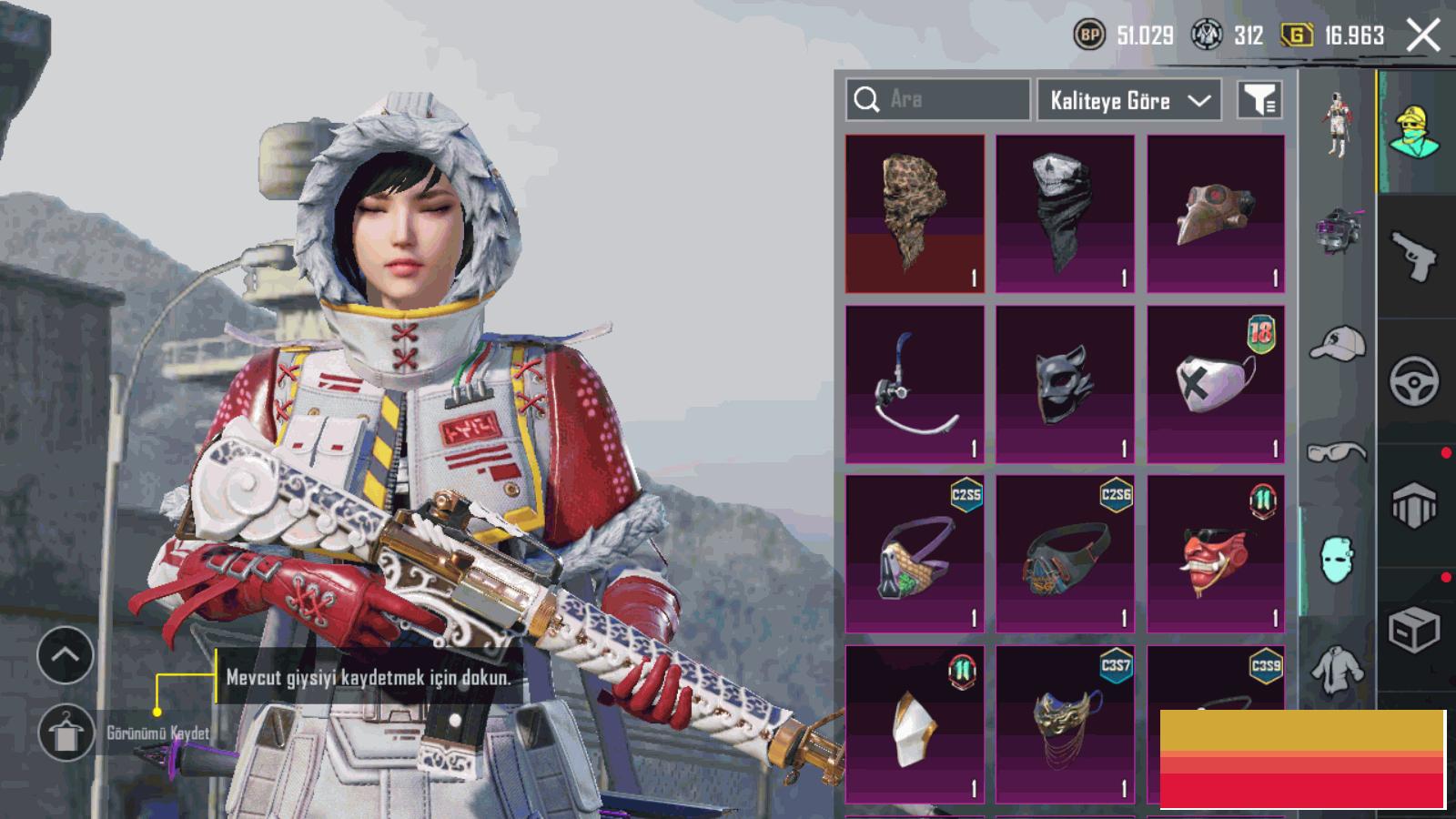This screenshot has height=819, width=1456.
Task: Choose the C2S6 dark respirator mask
Action: (1065, 553)
